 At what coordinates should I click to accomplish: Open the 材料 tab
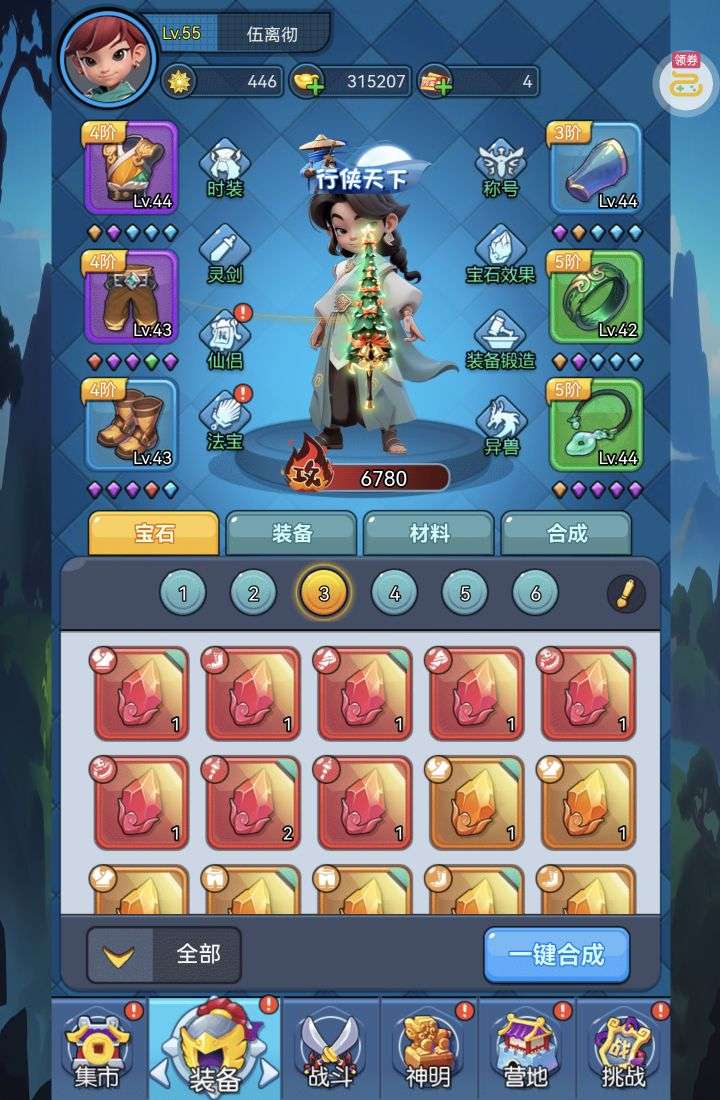[429, 533]
